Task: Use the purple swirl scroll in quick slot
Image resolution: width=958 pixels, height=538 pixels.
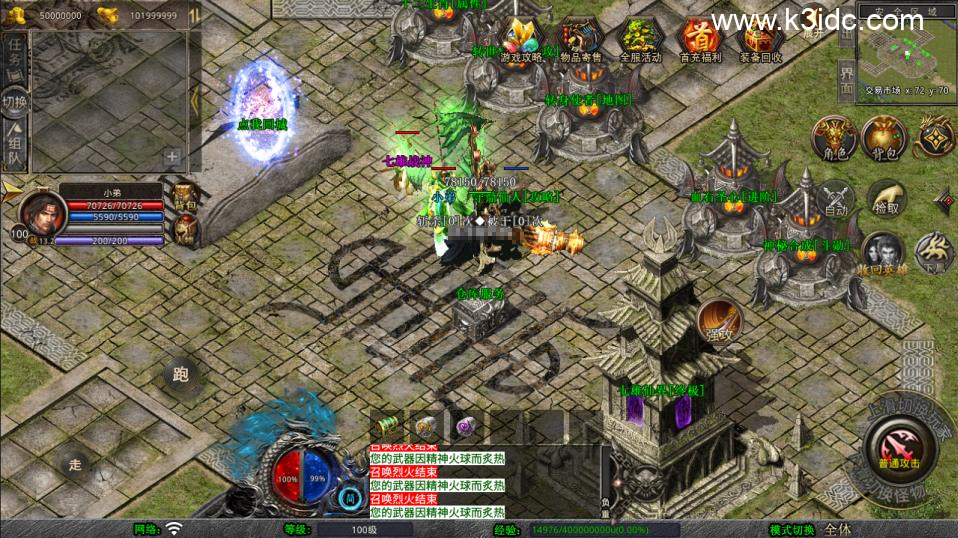Action: coord(467,426)
